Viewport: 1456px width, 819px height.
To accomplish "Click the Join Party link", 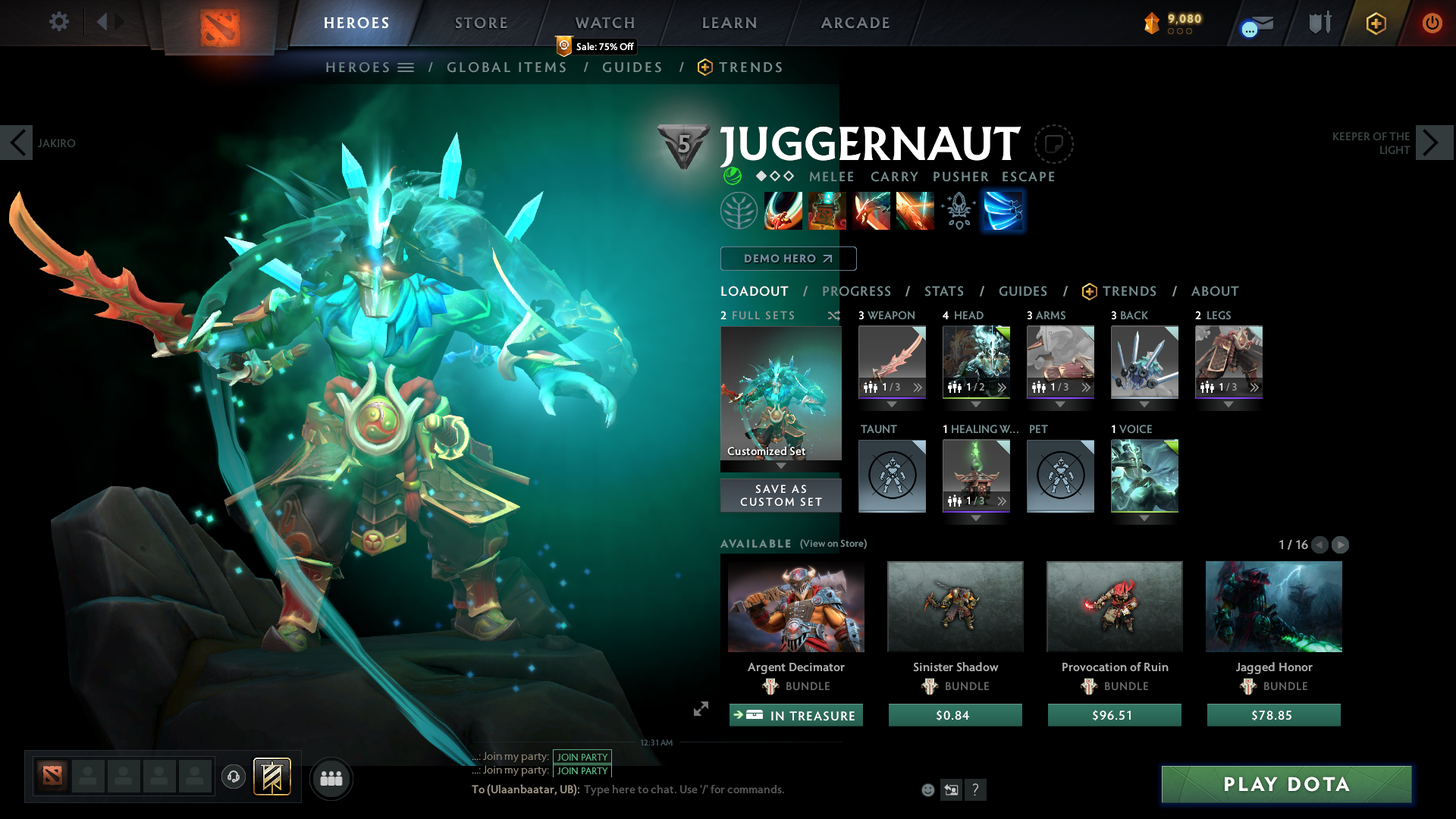I will (582, 757).
